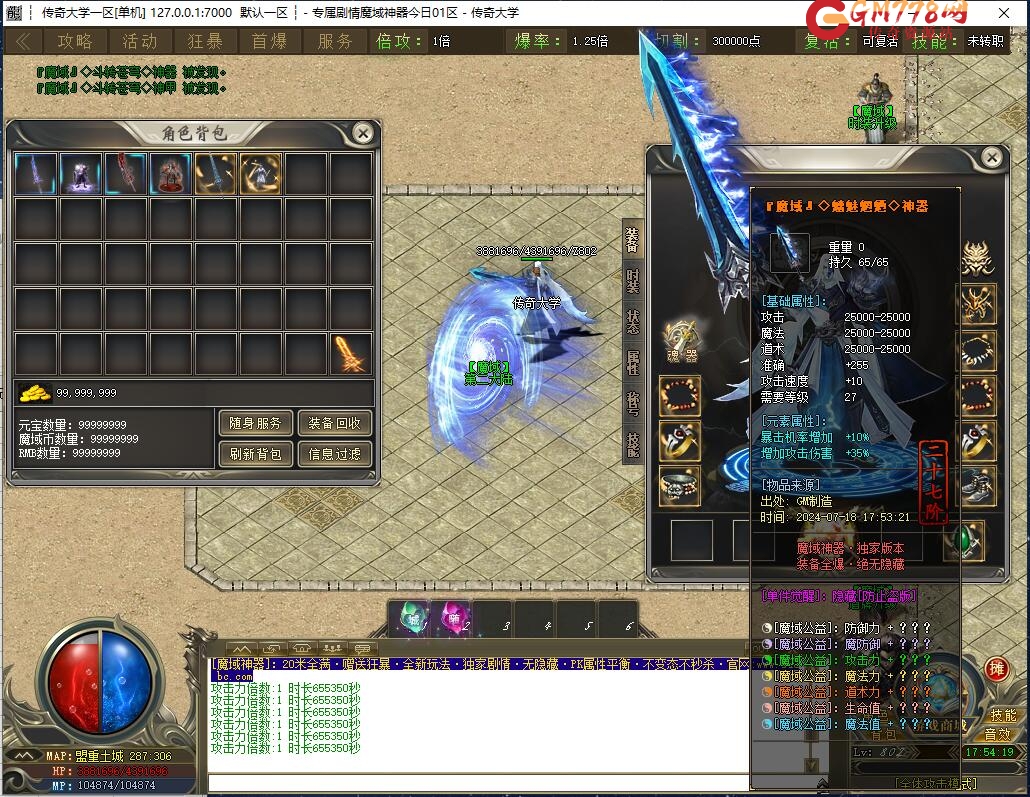Open the 服务 services menu
Viewport: 1030px width, 797px height.
(x=335, y=41)
